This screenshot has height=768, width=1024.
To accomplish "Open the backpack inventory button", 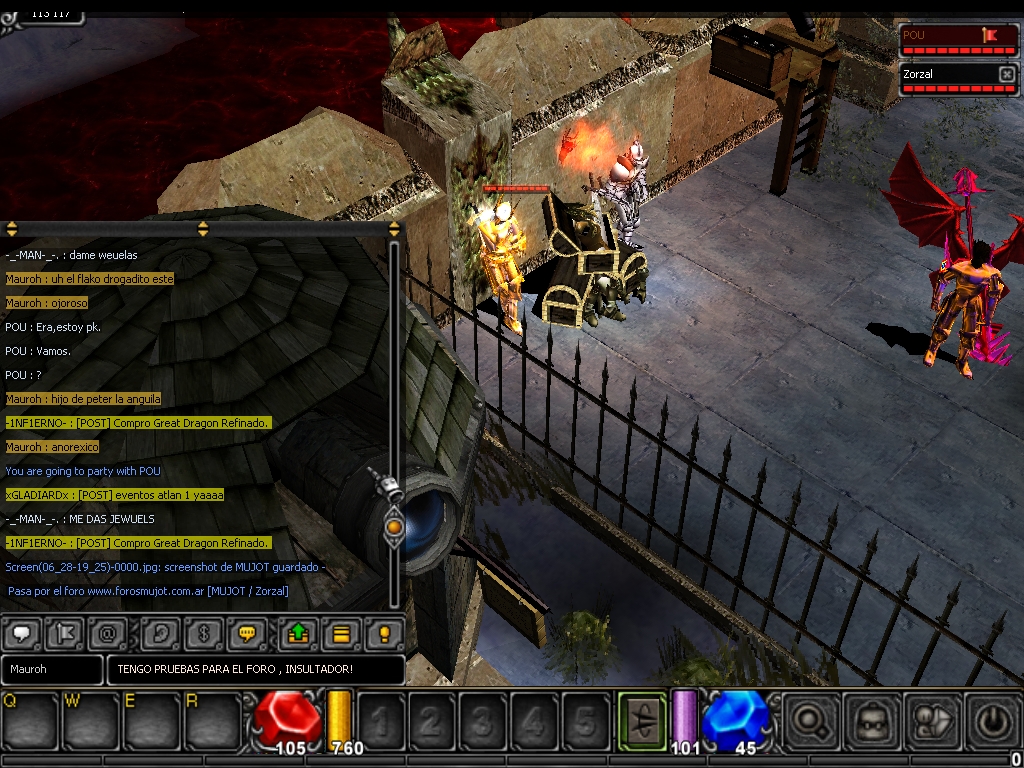I will click(869, 720).
